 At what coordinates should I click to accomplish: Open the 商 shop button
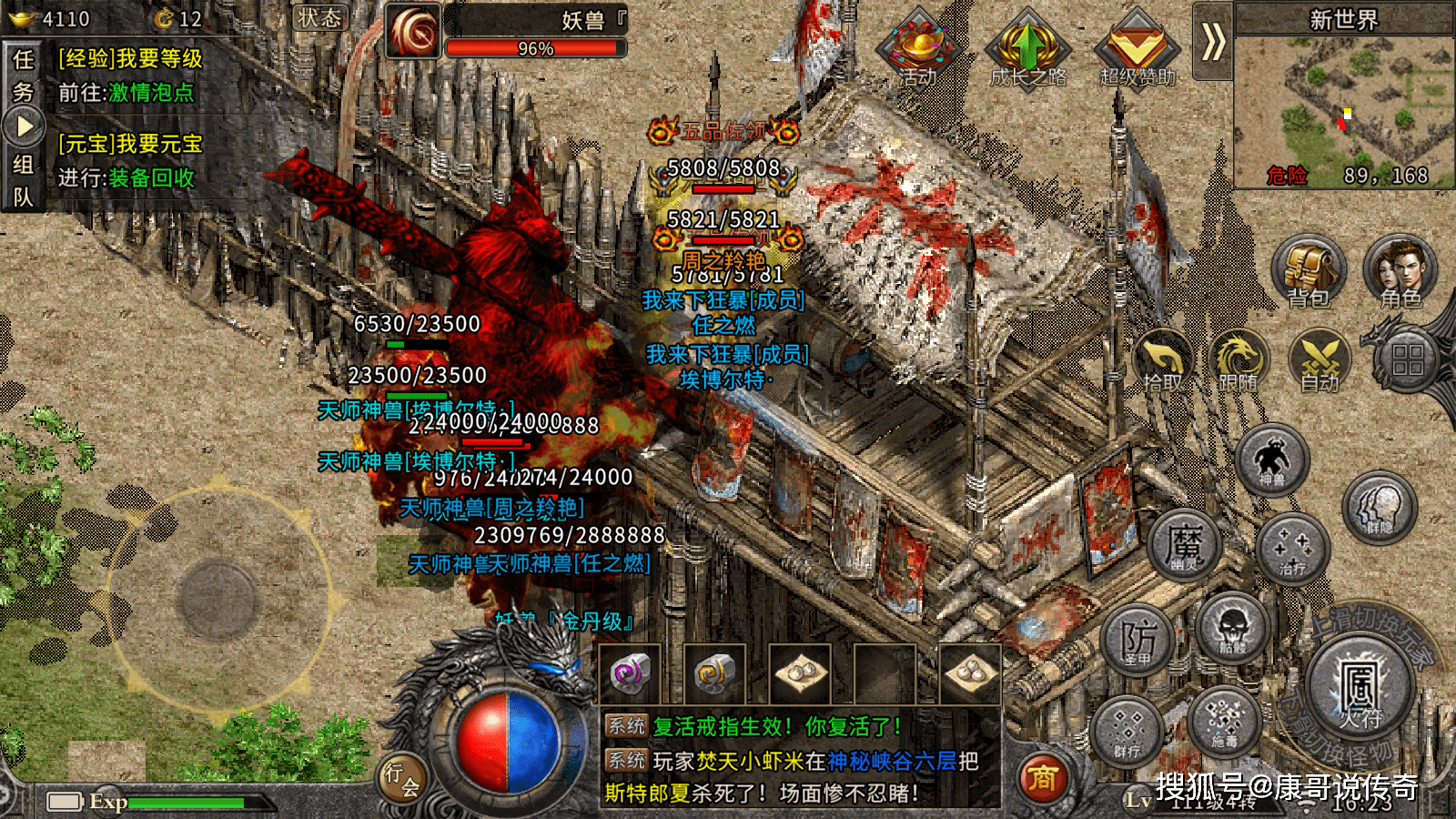pos(1042,779)
